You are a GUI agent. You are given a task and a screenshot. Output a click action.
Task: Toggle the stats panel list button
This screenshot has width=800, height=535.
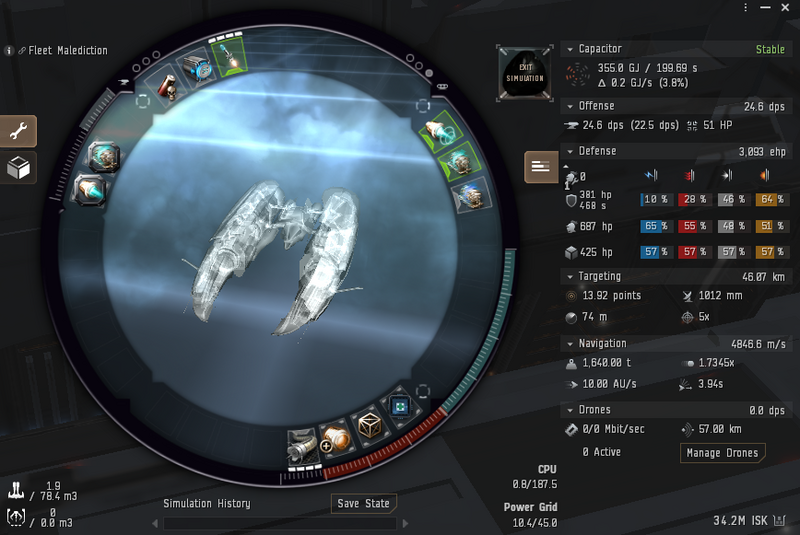tap(541, 167)
